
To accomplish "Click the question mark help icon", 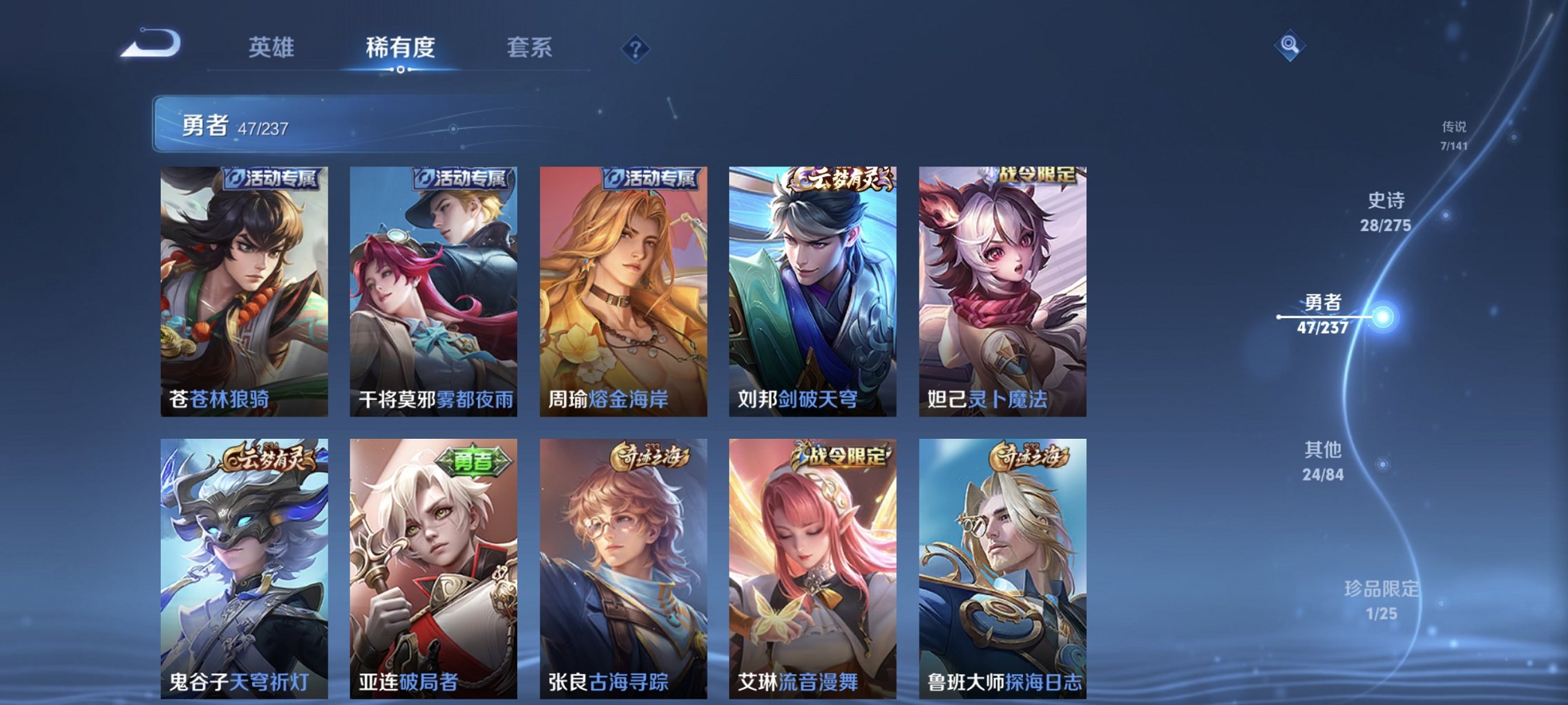I will (636, 48).
